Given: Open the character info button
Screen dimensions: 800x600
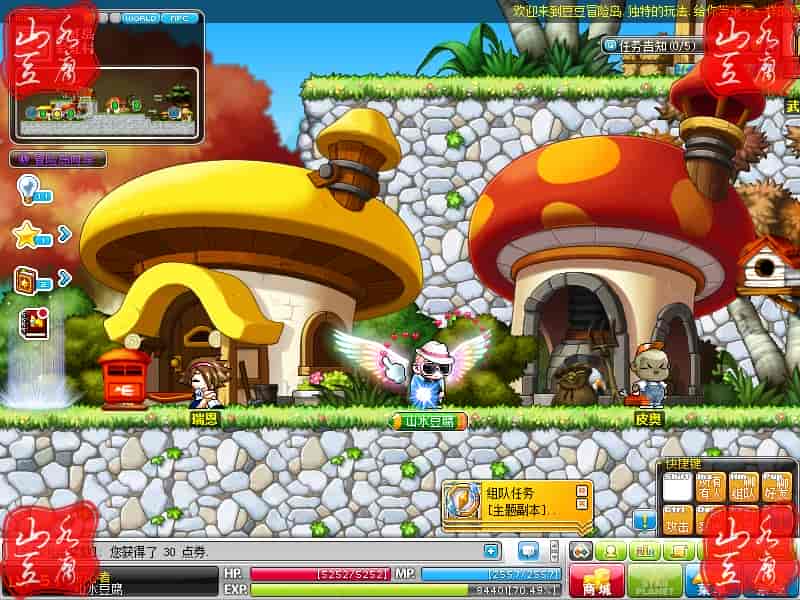Looking at the screenshot, I should pos(610,551).
